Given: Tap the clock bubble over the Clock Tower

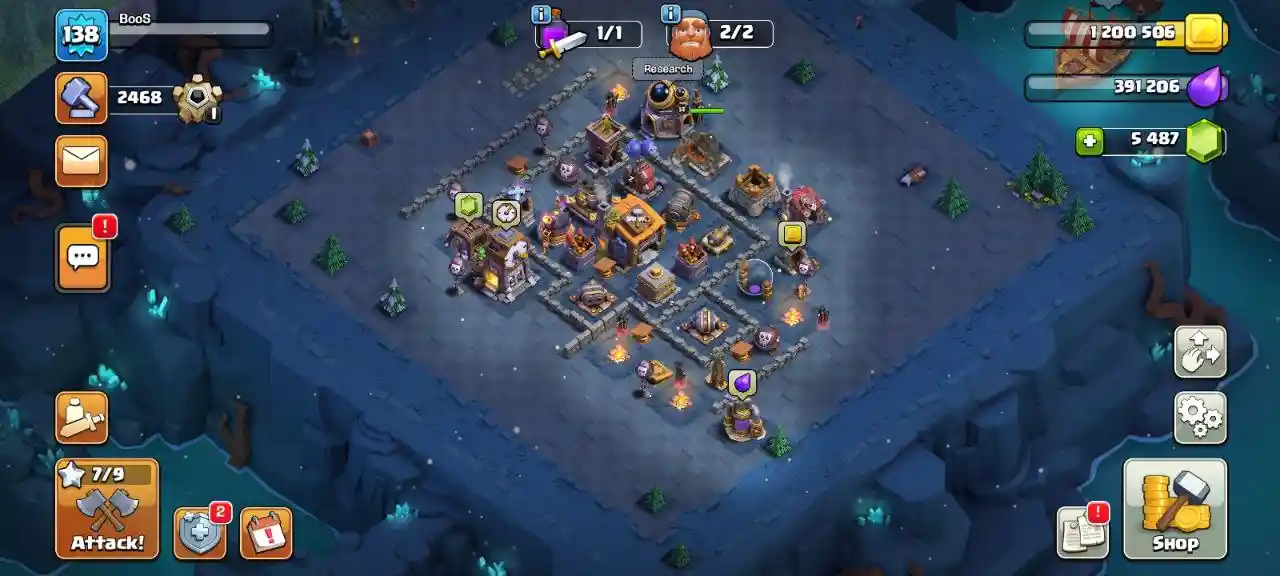Looking at the screenshot, I should click(506, 212).
